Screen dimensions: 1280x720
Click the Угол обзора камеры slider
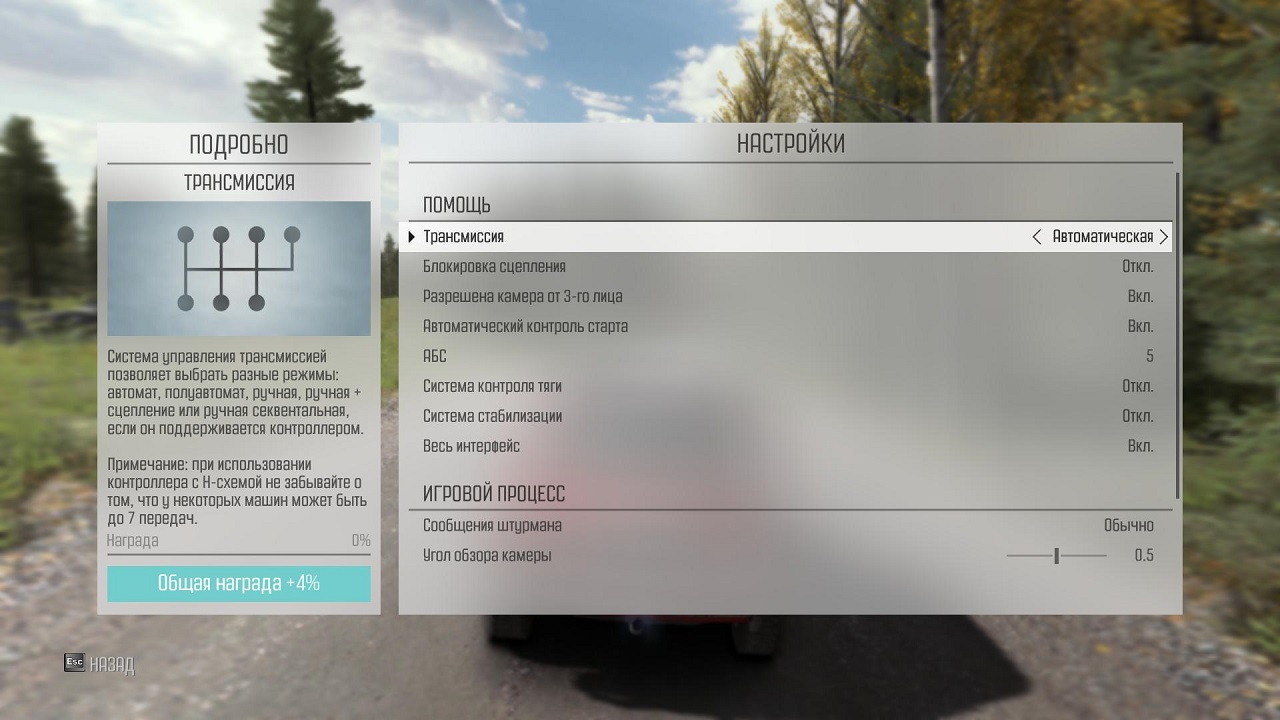tap(1056, 556)
